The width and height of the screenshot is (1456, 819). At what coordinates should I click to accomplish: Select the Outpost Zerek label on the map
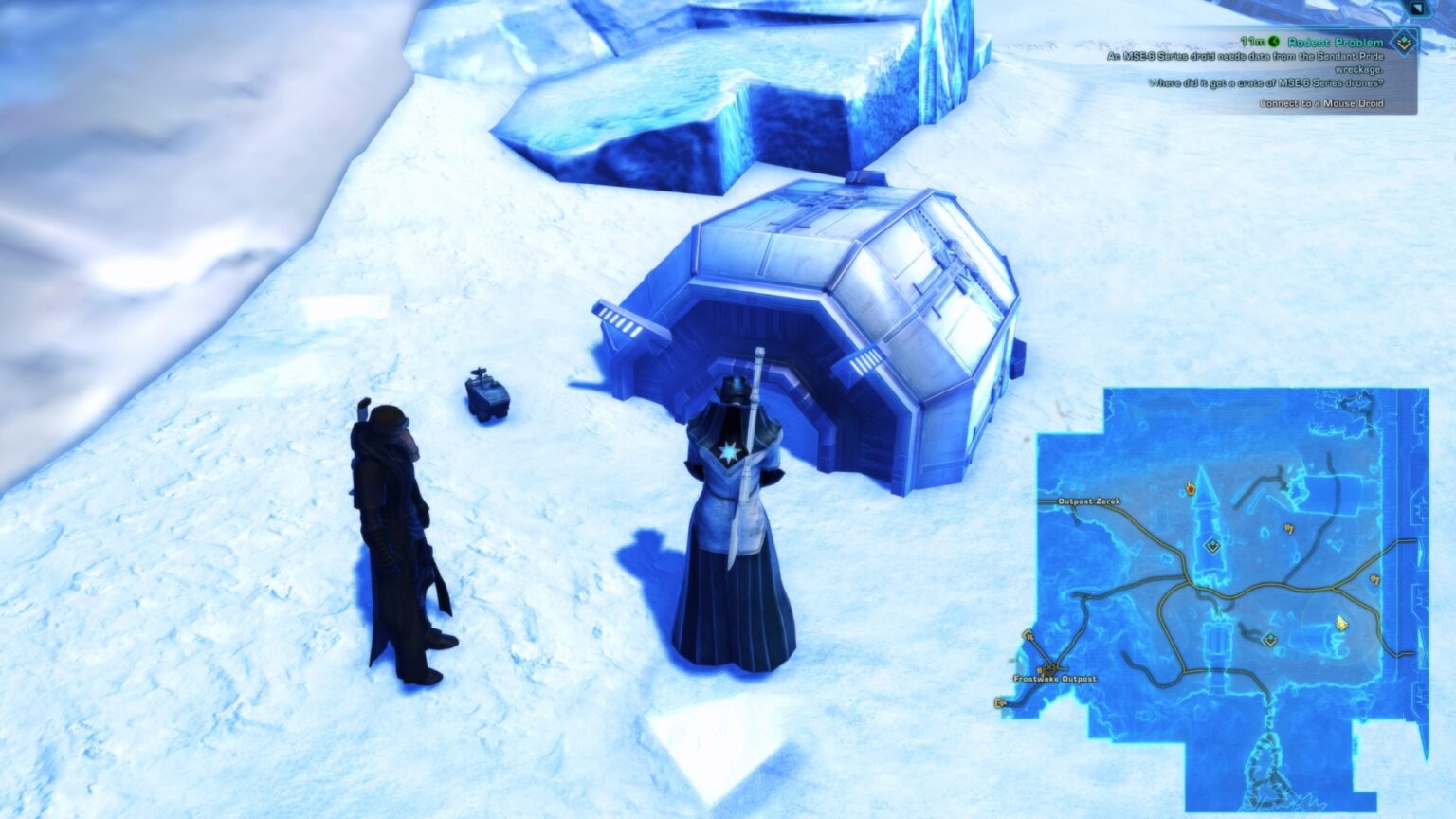(x=1088, y=500)
